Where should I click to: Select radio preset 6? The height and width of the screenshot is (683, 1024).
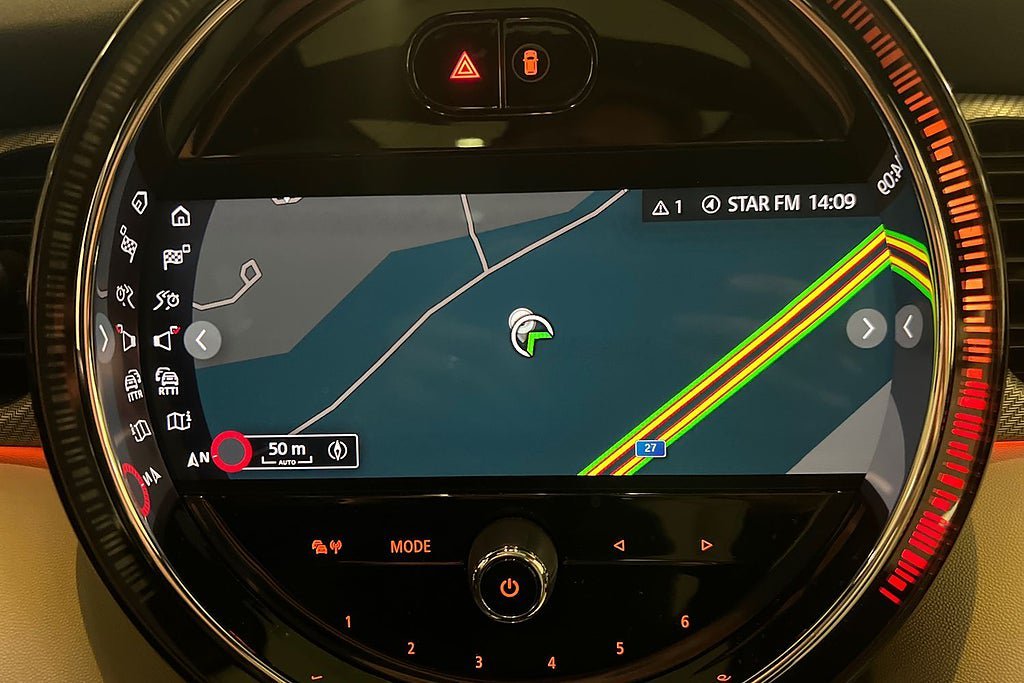pyautogui.click(x=685, y=621)
